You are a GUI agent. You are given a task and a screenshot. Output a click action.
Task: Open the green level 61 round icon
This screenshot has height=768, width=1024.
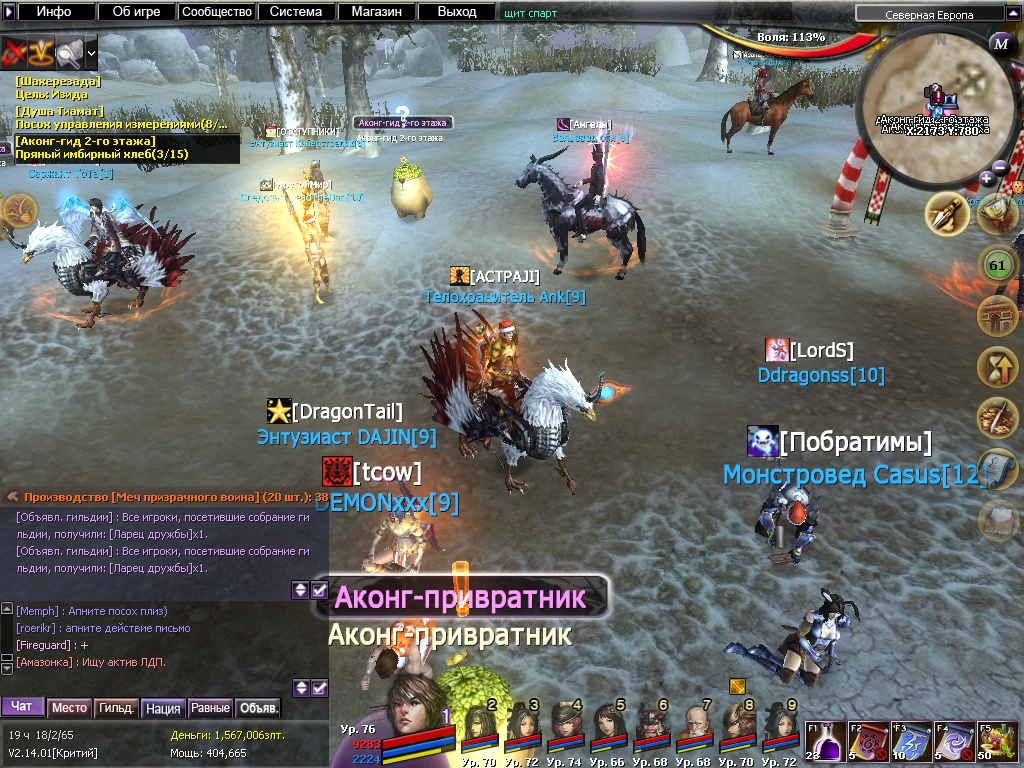point(996,266)
